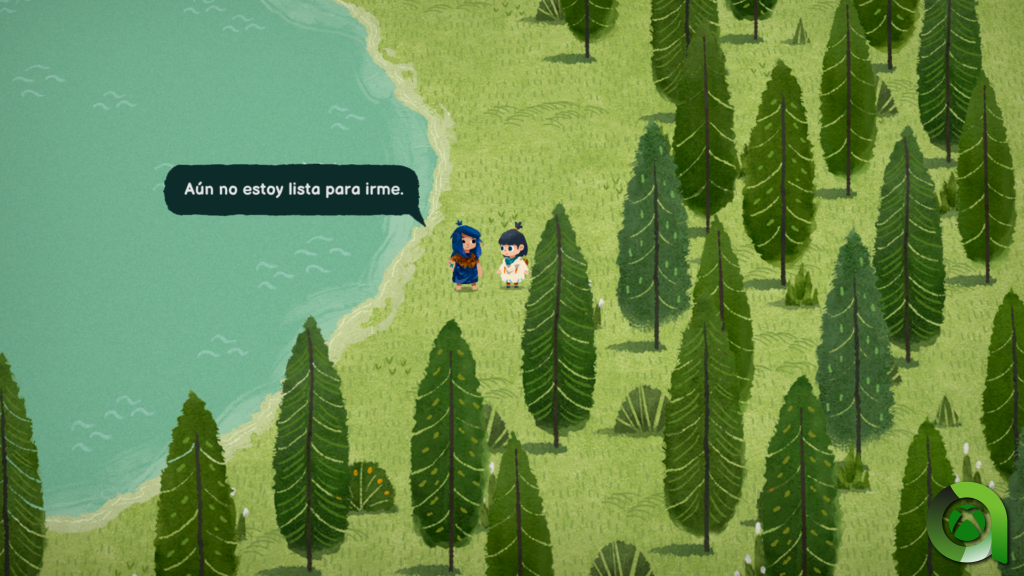The width and height of the screenshot is (1024, 576).
Task: Click the "Aún no estoy lista para irme" speech bubble
Action: click(293, 189)
